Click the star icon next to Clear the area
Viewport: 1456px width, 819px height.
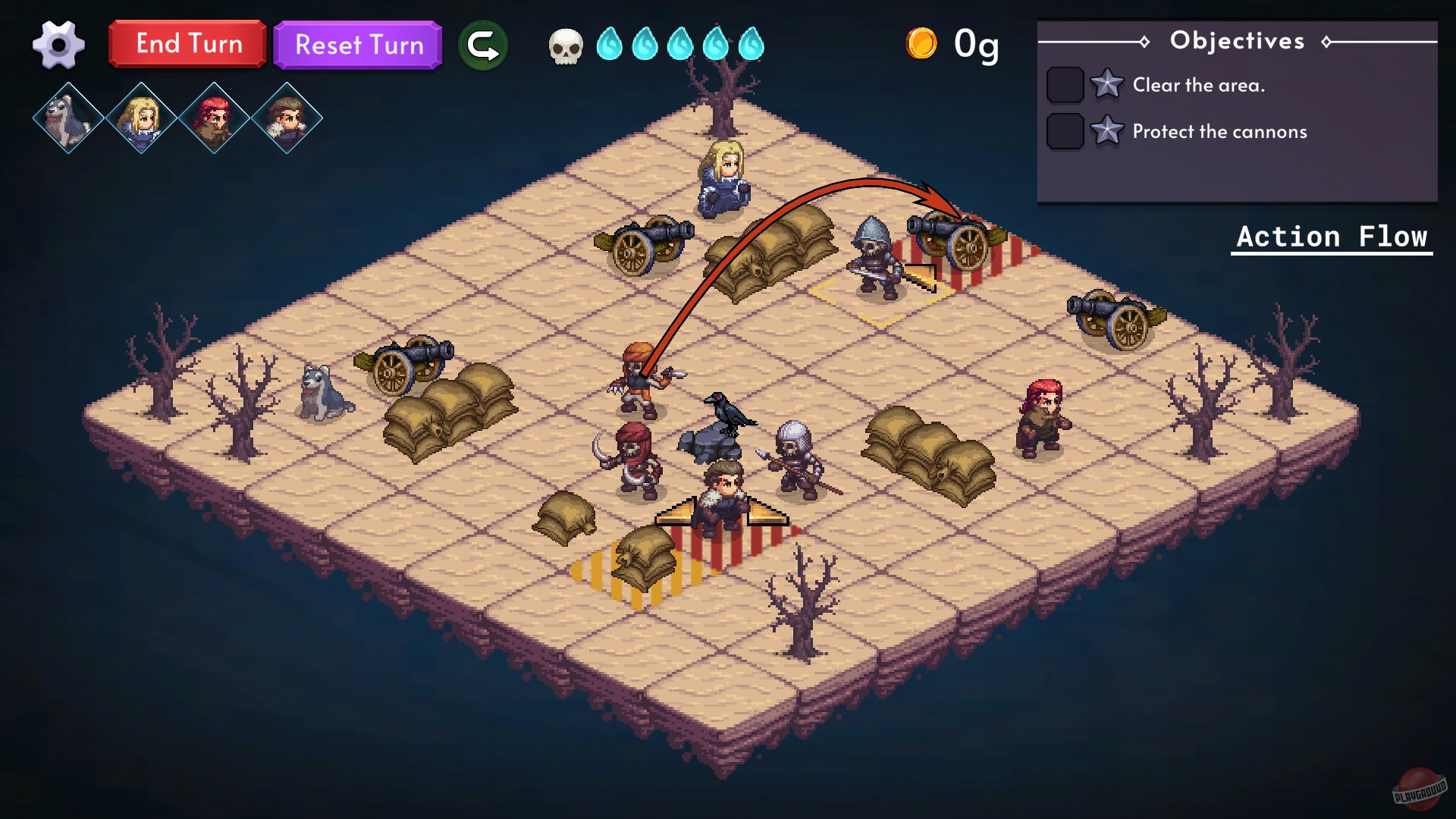tap(1107, 85)
